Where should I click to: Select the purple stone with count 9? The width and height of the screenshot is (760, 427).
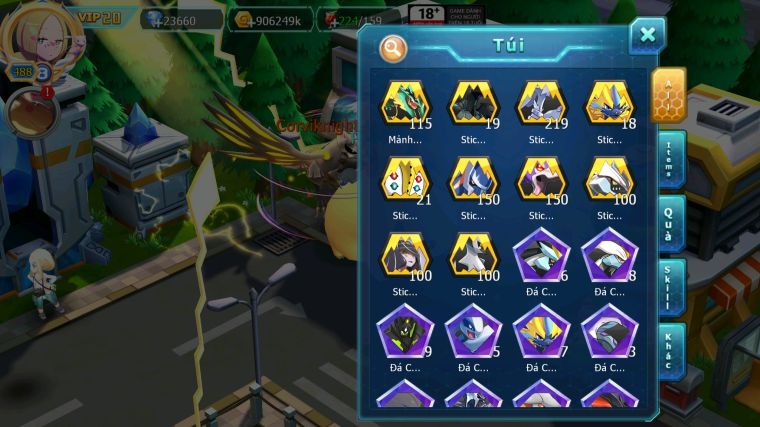click(x=405, y=332)
